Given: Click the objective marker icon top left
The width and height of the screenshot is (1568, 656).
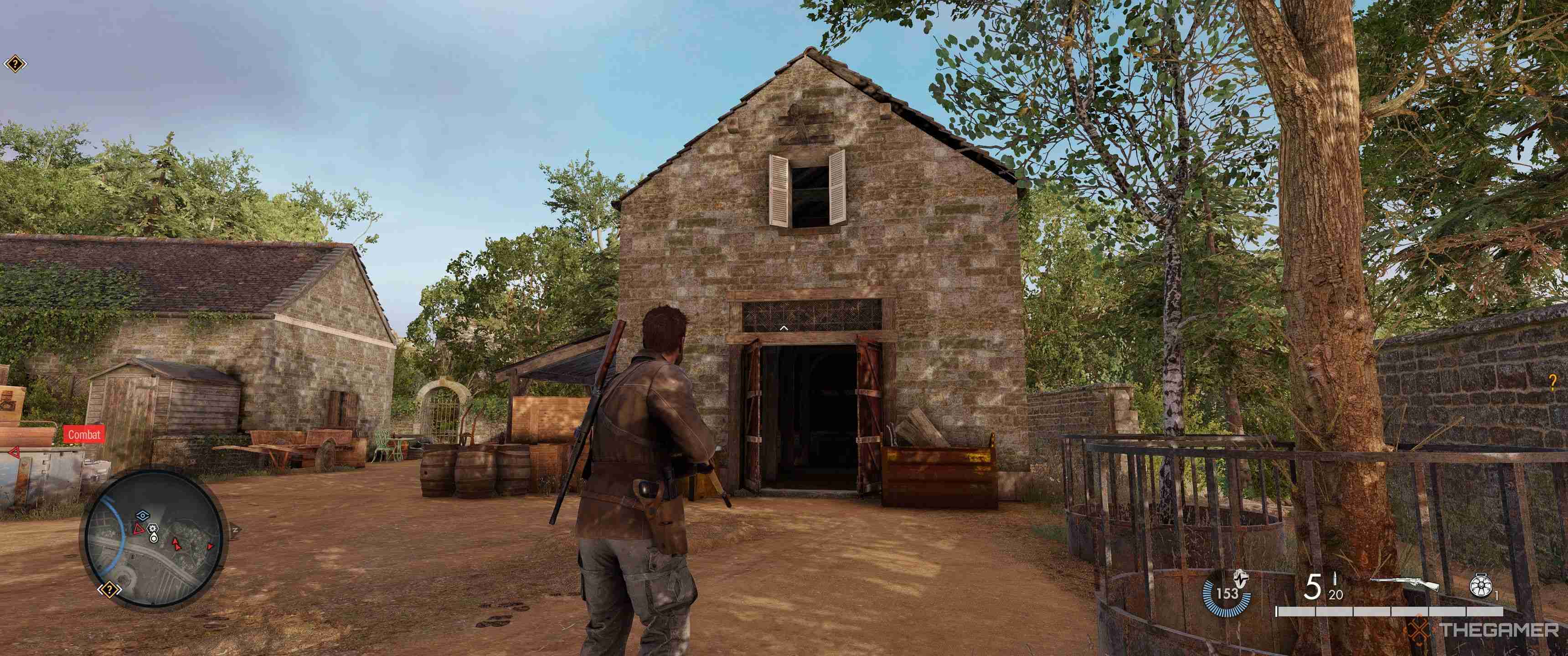Looking at the screenshot, I should coord(16,63).
